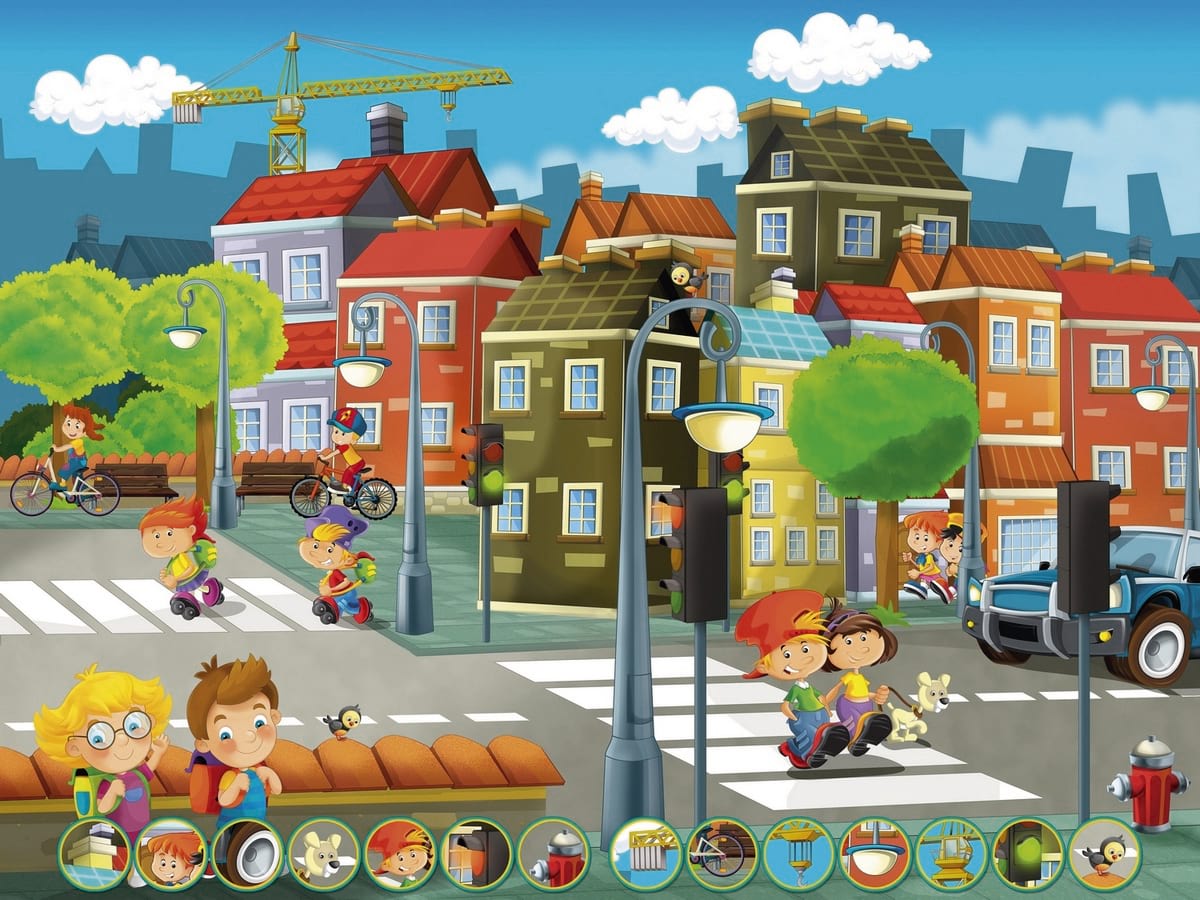Select the chimney rooftop clue circle
Screen dimensions: 1200x900
click(94, 854)
